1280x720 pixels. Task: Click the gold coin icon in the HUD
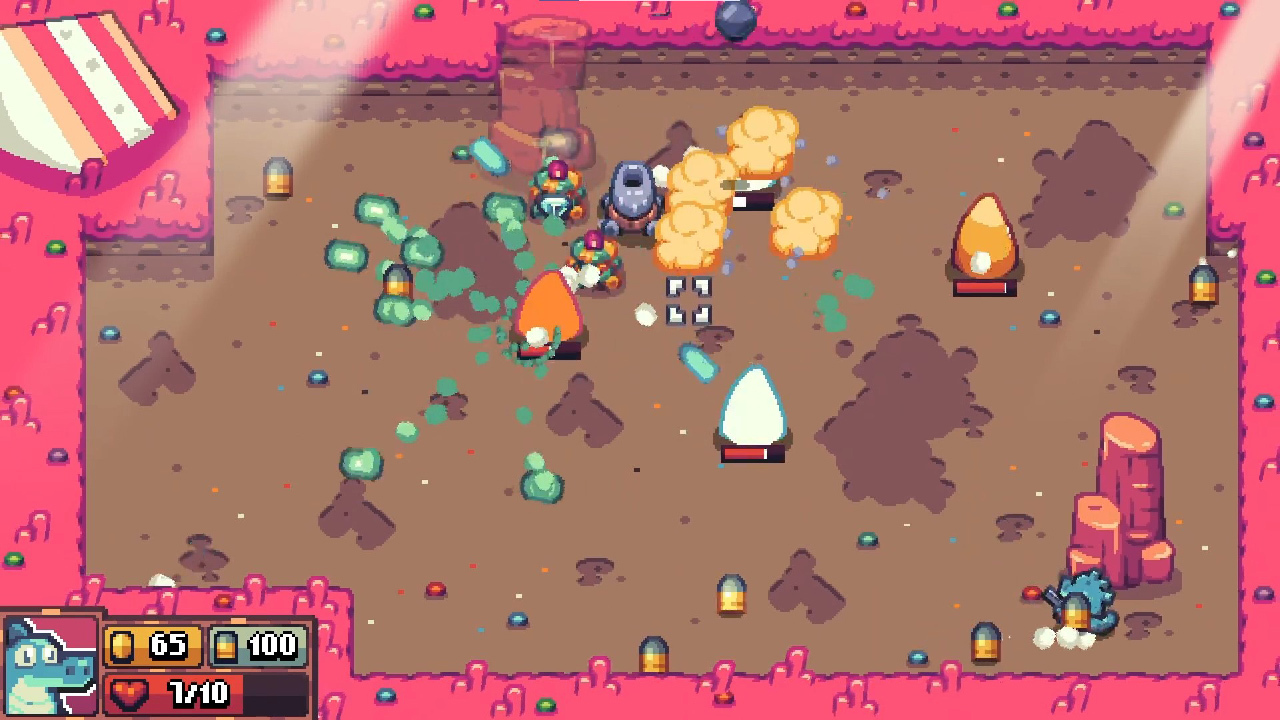pos(122,645)
